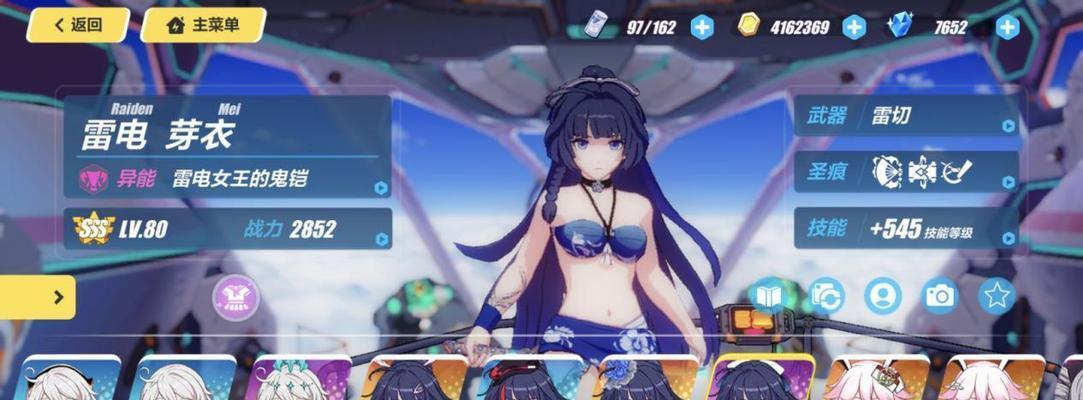Viewport: 1083px width, 400px height.
Task: Add gold coins with the plus button
Action: (x=854, y=27)
